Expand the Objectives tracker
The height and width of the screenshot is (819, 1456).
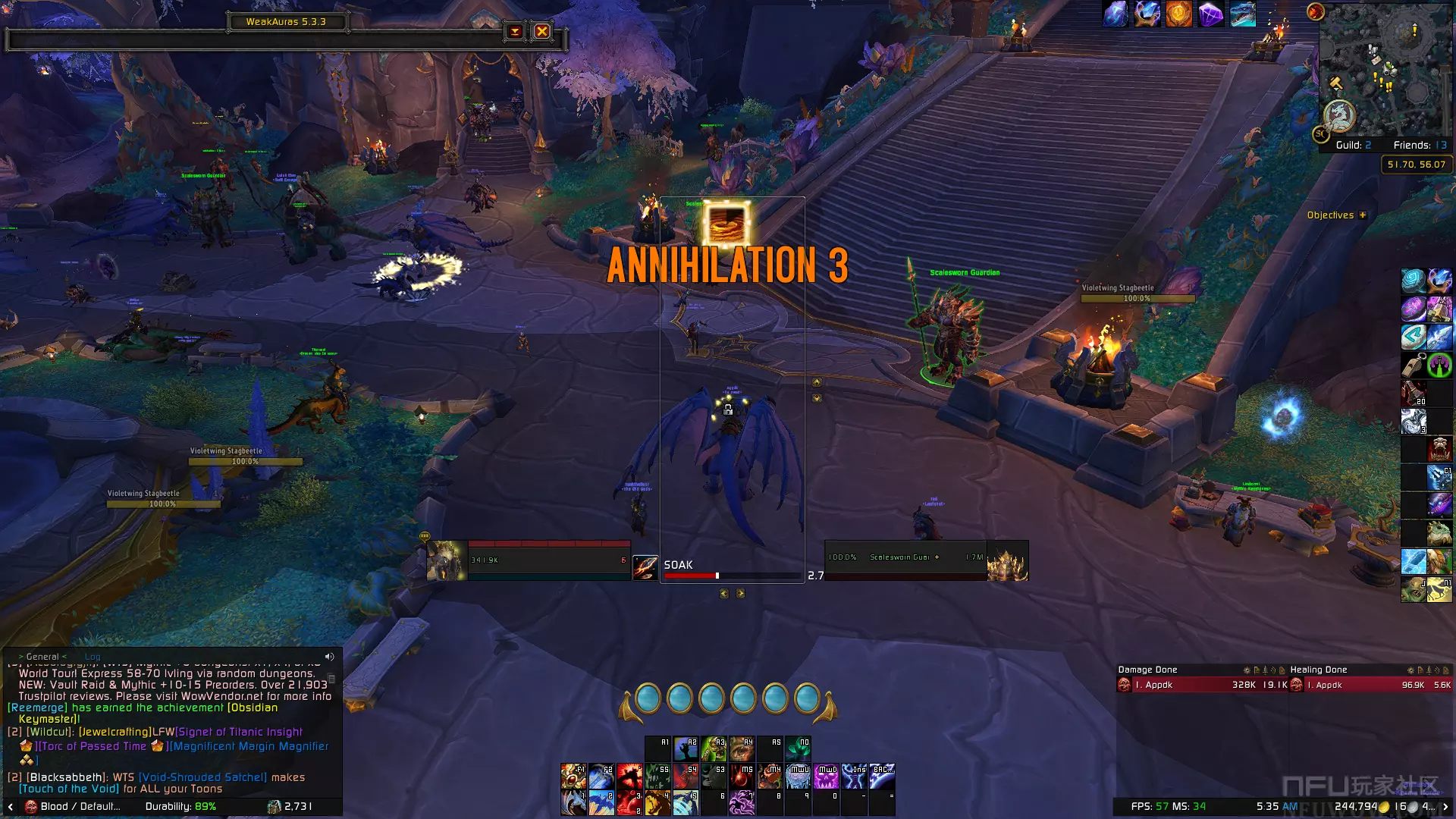pyautogui.click(x=1363, y=215)
